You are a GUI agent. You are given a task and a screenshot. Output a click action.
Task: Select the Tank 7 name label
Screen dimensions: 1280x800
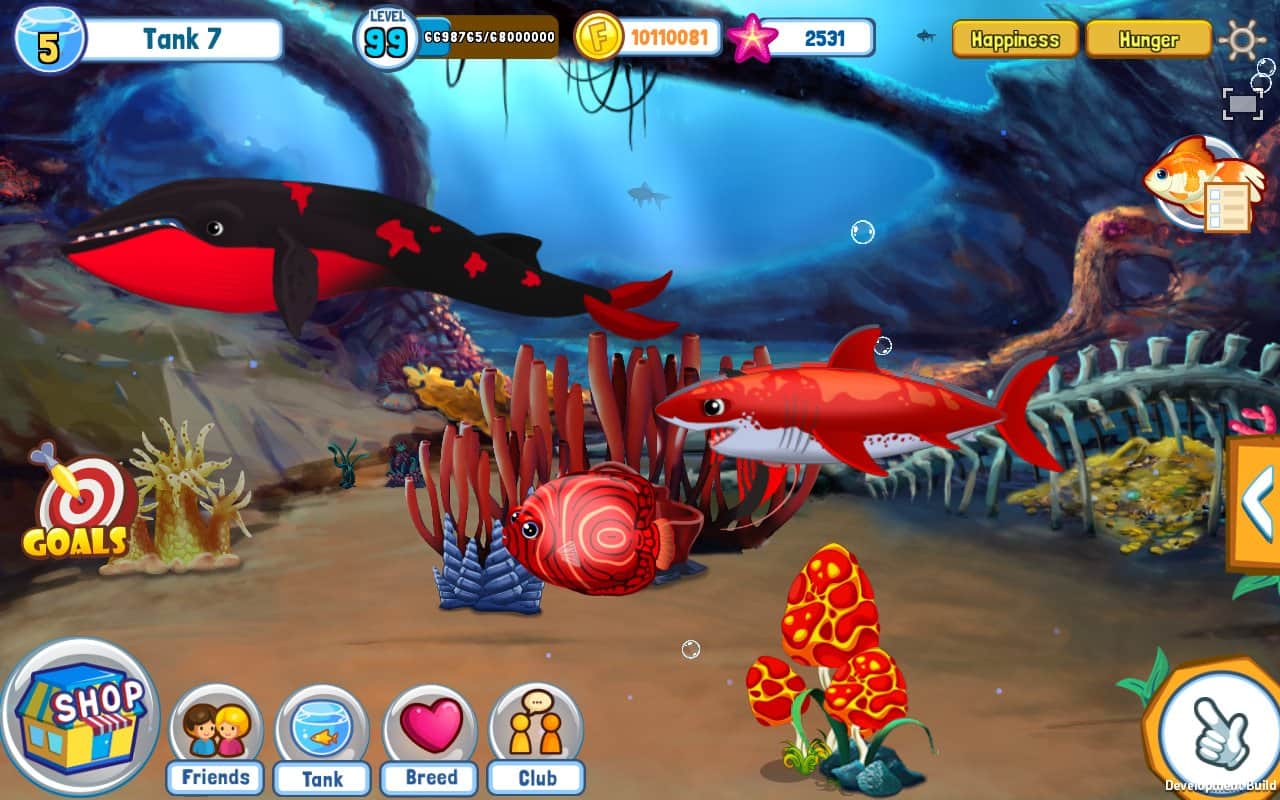tap(181, 40)
